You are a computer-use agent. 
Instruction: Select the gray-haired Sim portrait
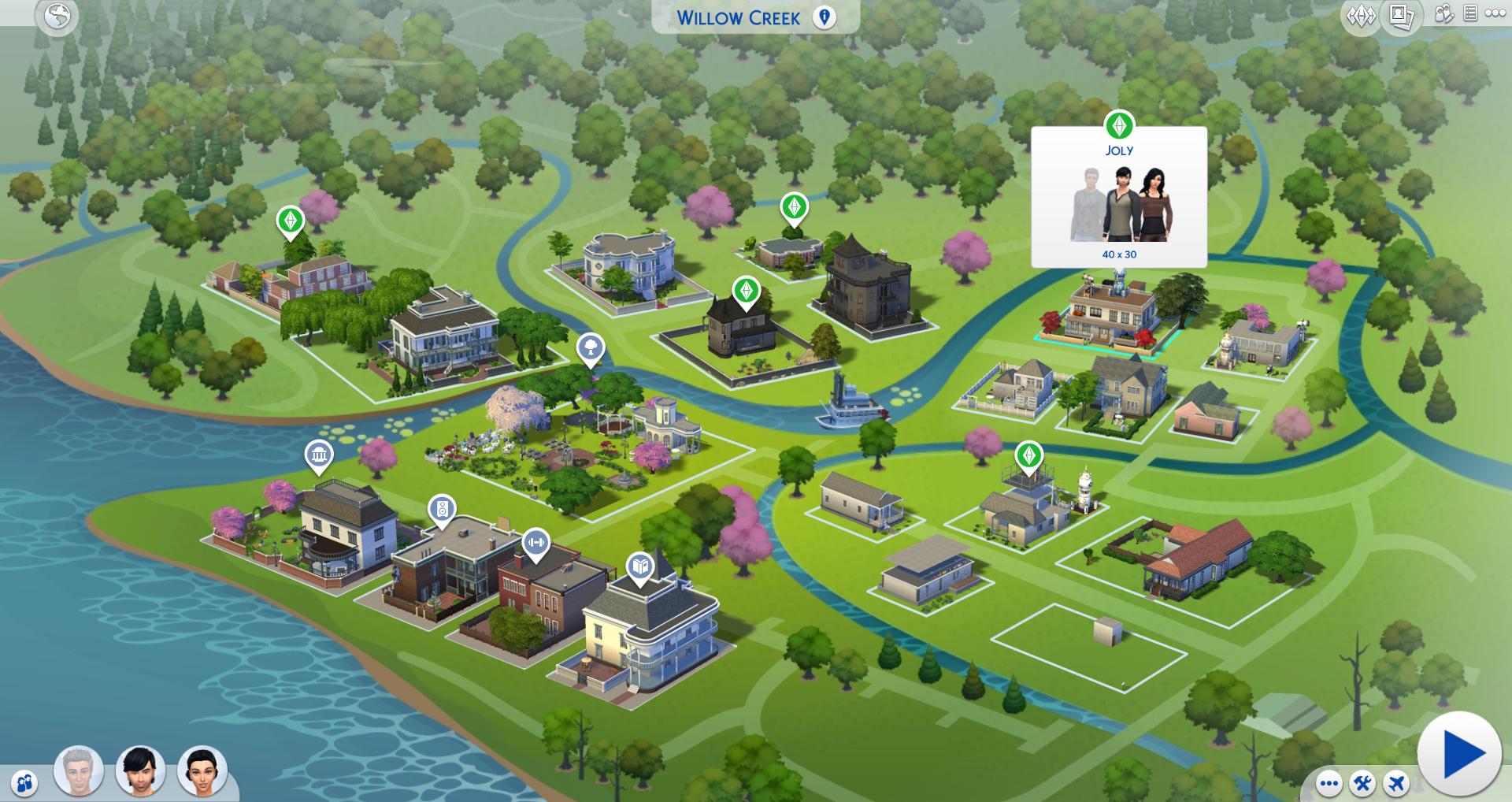(x=79, y=770)
